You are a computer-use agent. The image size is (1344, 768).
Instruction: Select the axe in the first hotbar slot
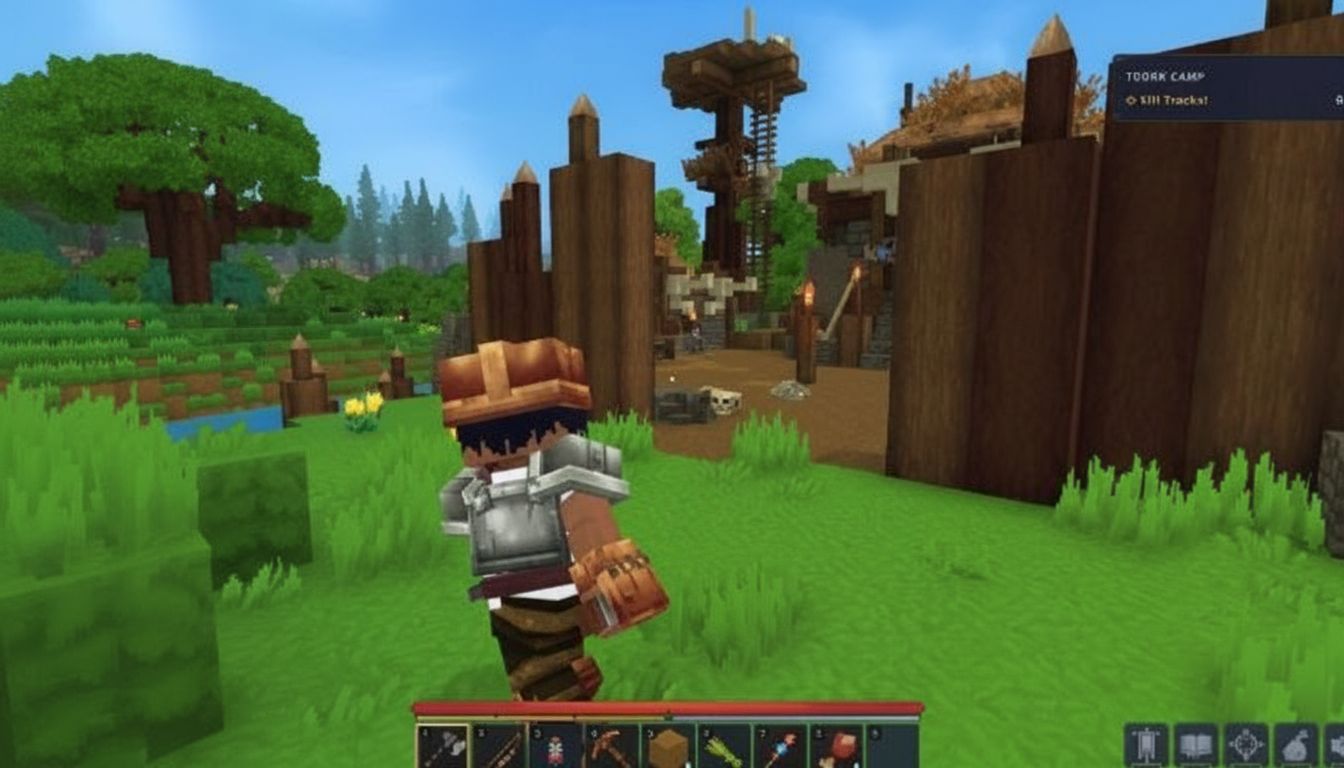coord(443,747)
